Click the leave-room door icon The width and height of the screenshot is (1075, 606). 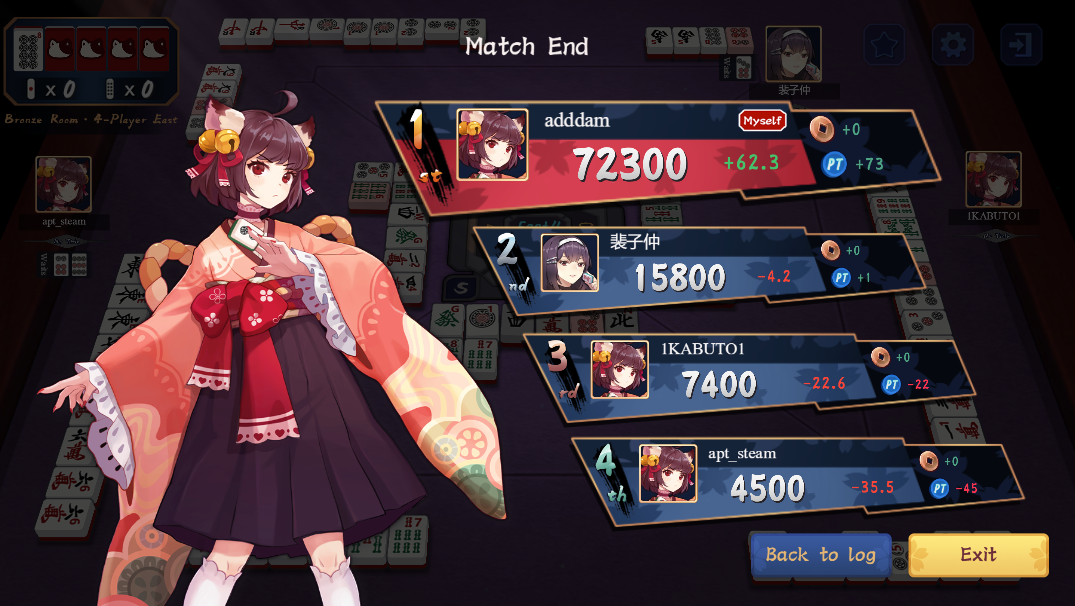(1020, 44)
